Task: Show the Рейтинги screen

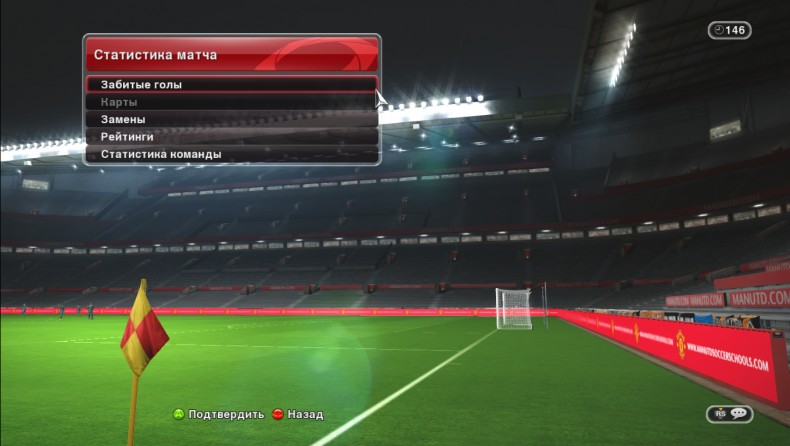Action: coord(231,137)
